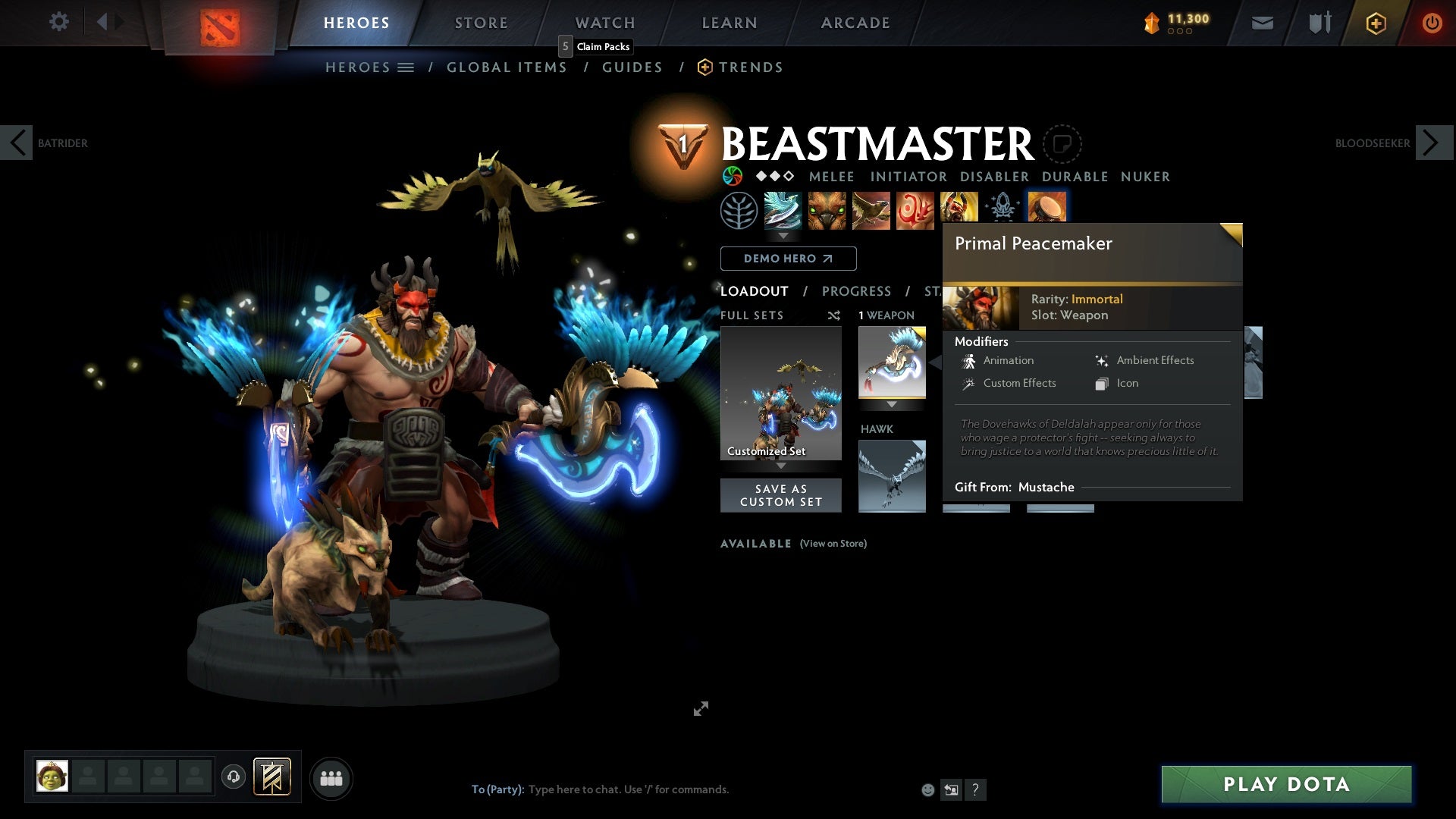
Task: Open the settings gear icon
Action: click(59, 22)
